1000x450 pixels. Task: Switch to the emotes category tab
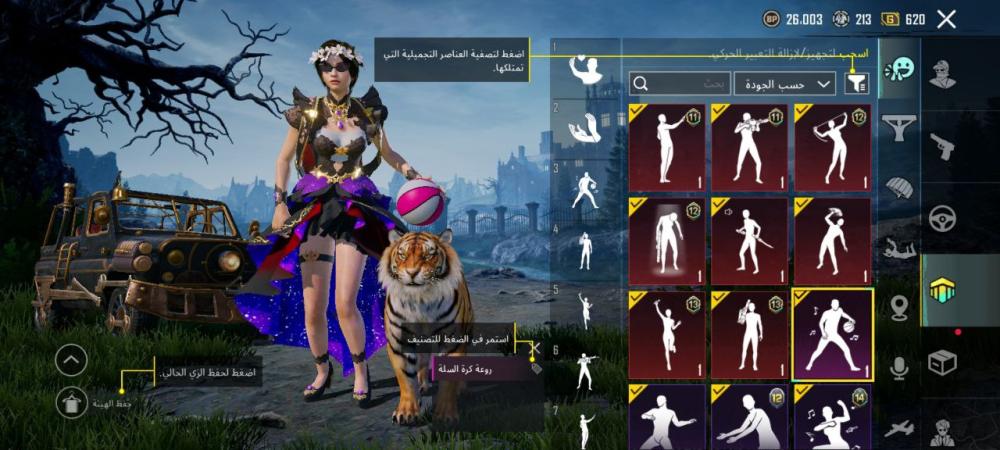pos(899,70)
